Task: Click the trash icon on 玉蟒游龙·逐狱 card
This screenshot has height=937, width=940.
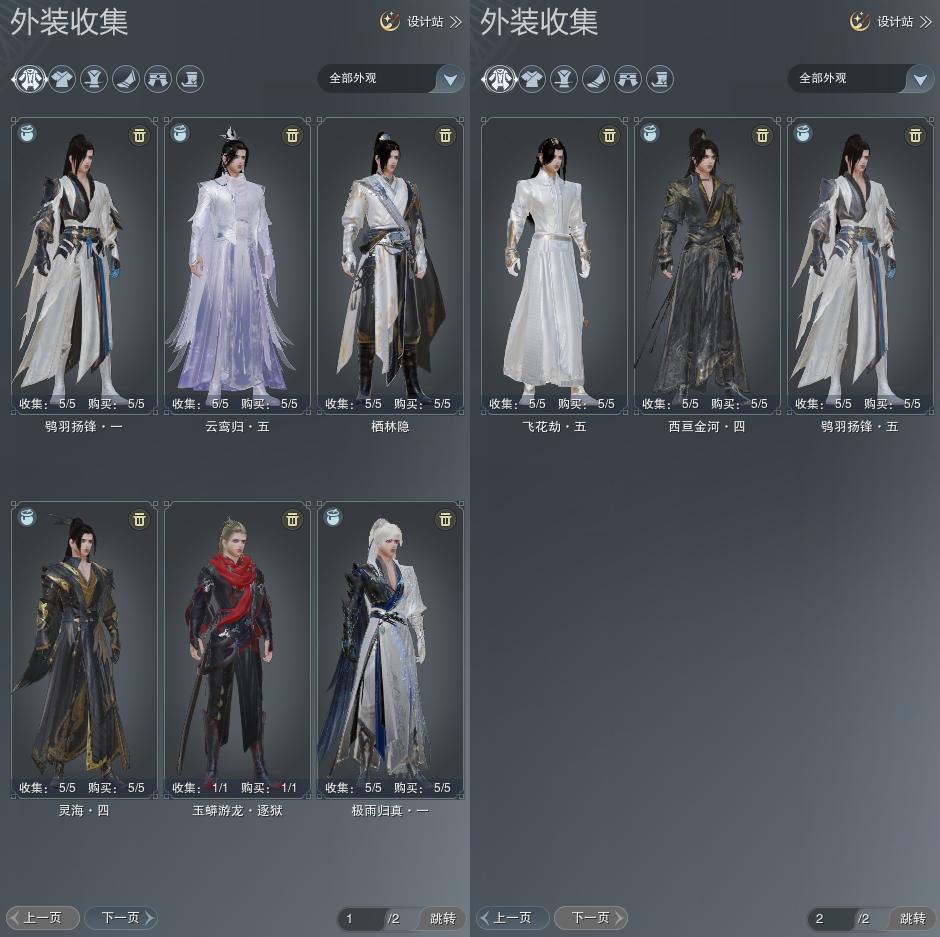Action: tap(292, 519)
